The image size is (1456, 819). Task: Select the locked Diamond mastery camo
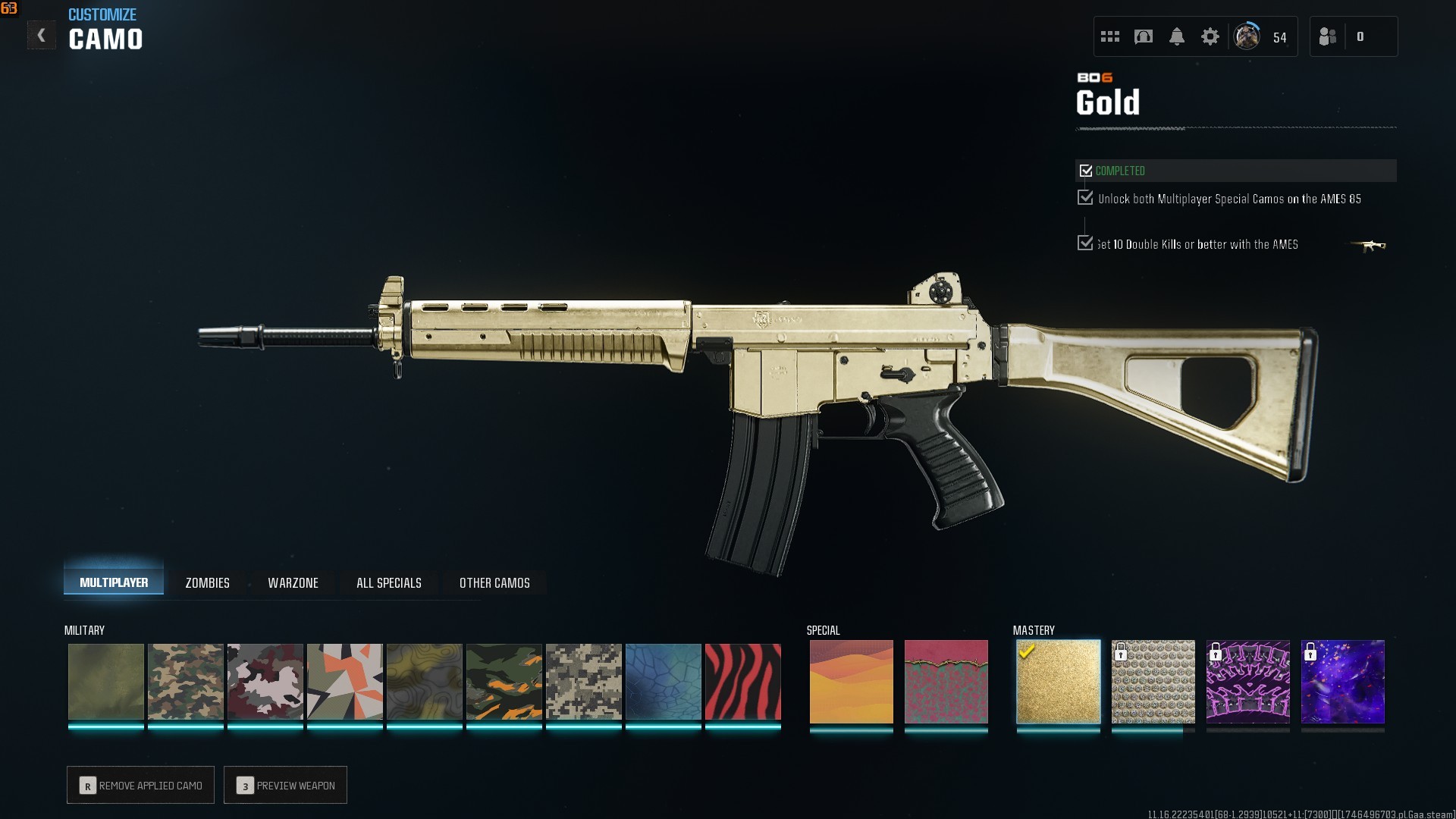1153,682
